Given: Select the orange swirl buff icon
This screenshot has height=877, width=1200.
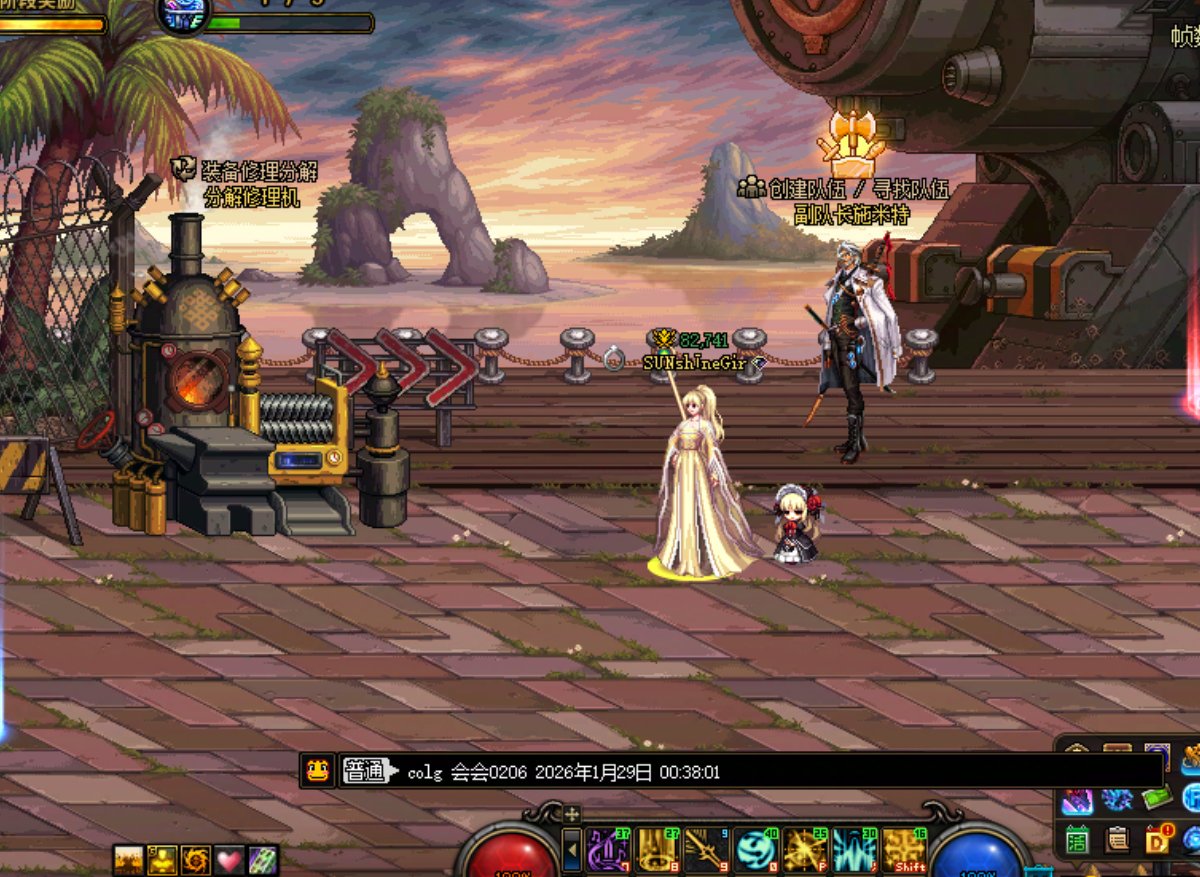Looking at the screenshot, I should point(196,860).
